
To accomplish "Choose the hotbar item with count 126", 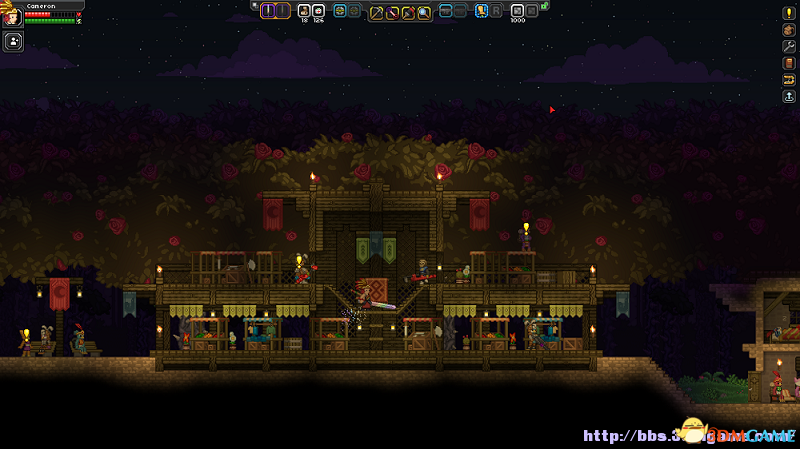I will (x=318, y=11).
